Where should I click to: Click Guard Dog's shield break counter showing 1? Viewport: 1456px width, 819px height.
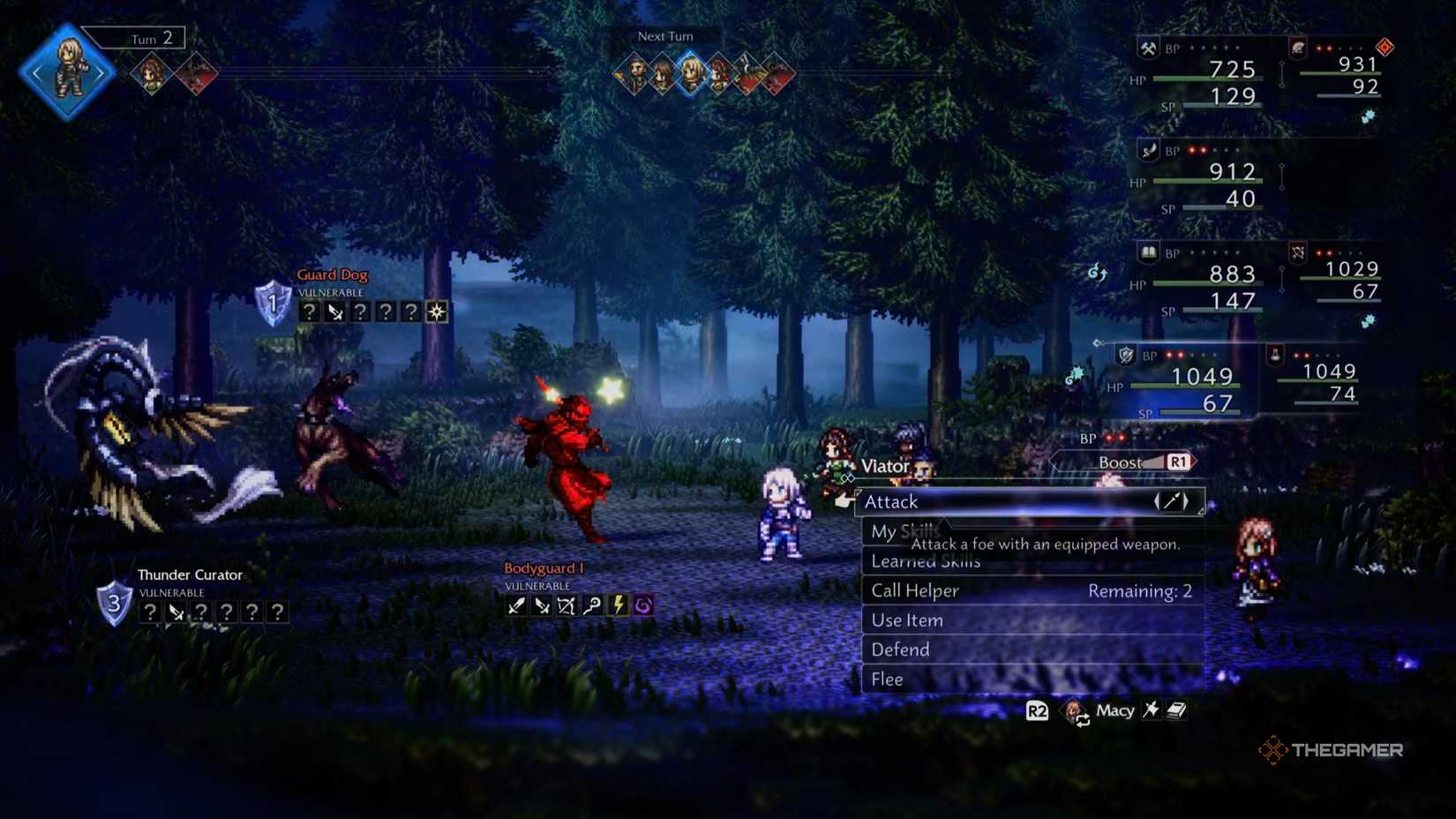click(272, 304)
